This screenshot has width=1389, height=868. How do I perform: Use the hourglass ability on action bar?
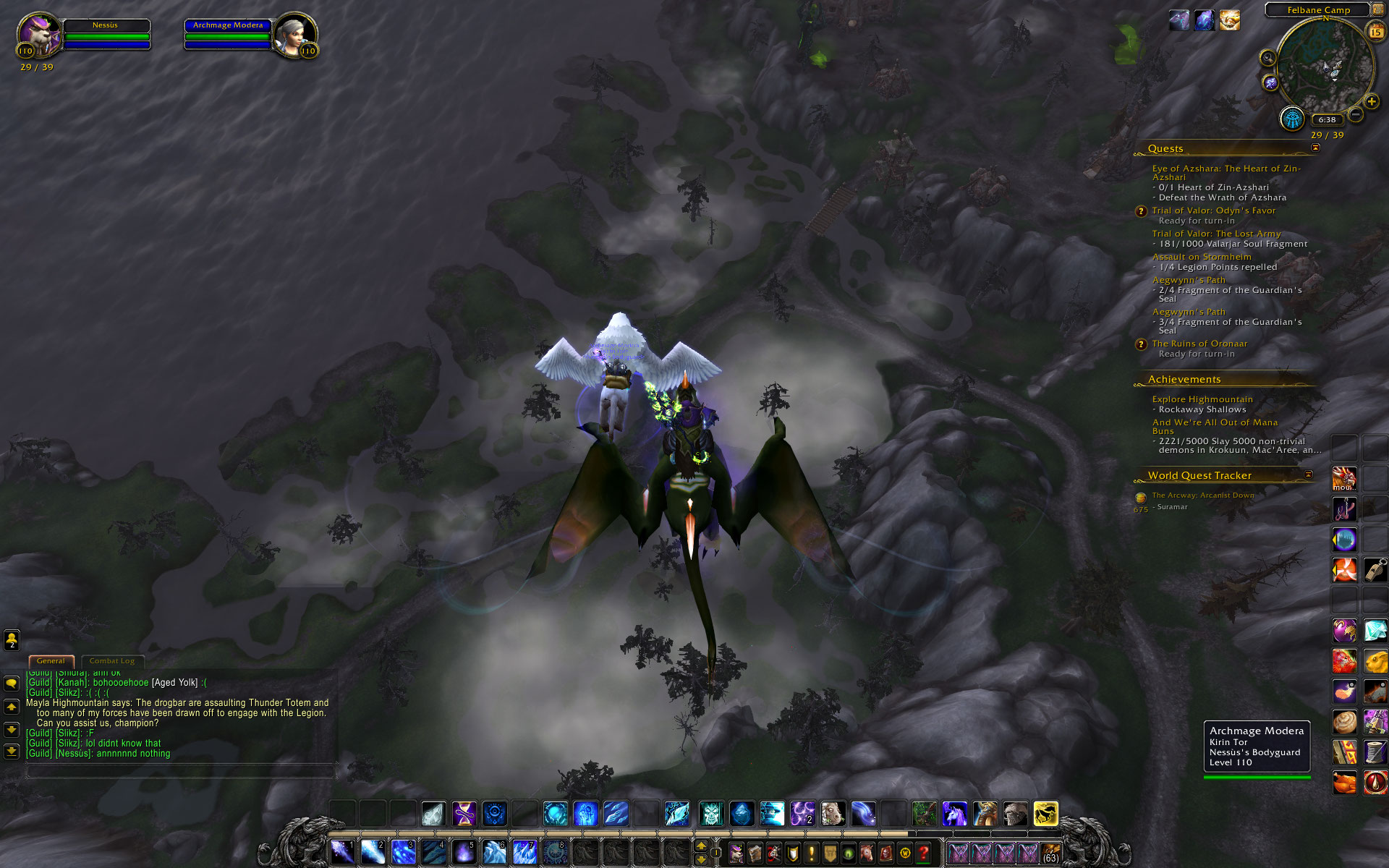464,814
